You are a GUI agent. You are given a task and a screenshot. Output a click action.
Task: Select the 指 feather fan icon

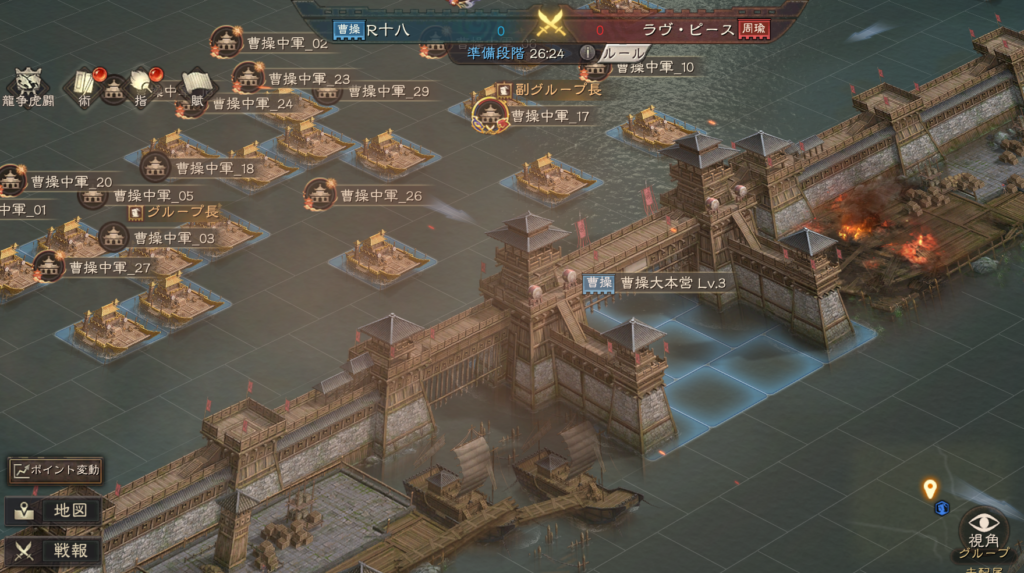[x=141, y=86]
